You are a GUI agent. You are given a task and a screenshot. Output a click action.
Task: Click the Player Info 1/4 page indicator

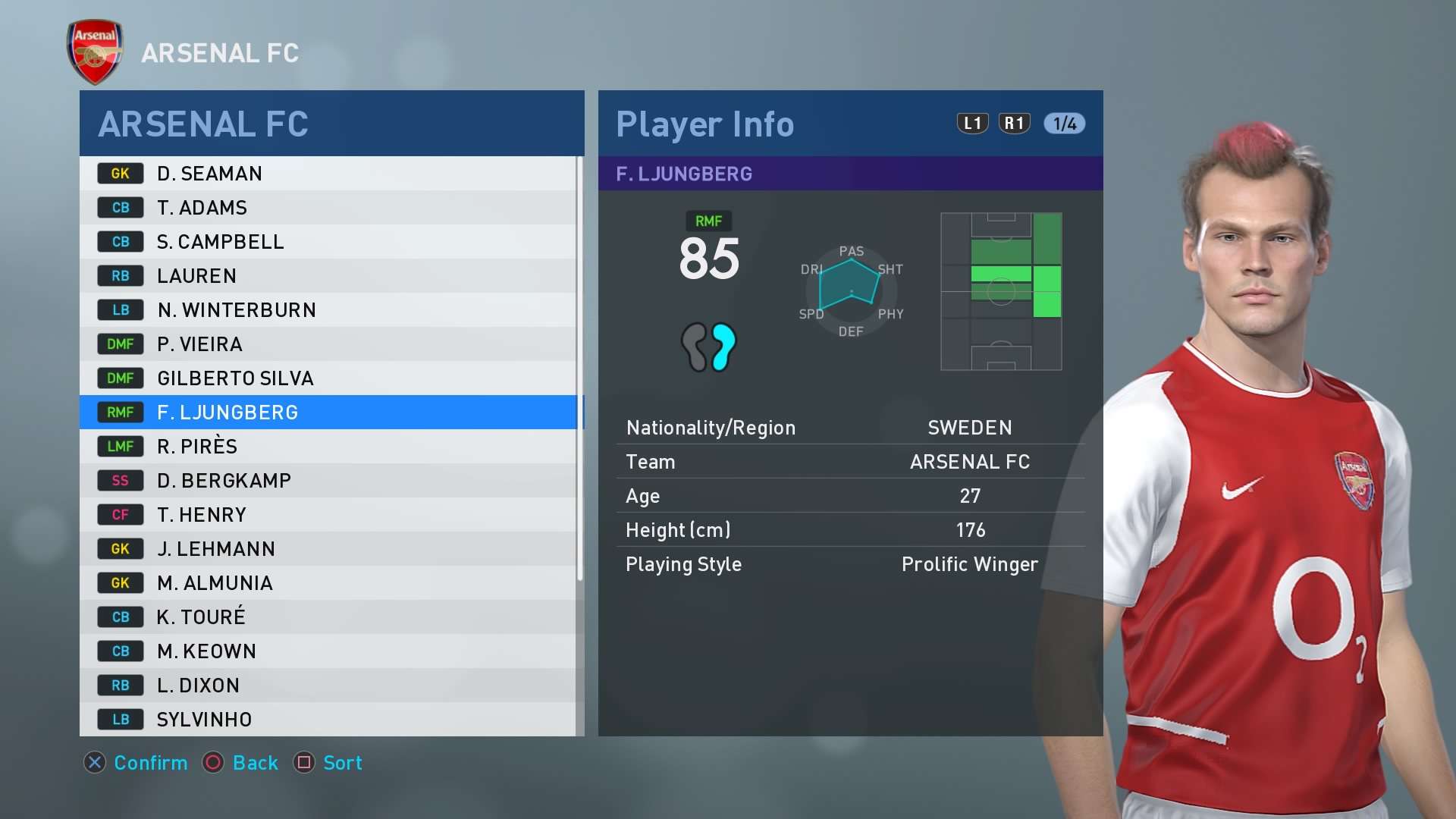[x=1064, y=124]
